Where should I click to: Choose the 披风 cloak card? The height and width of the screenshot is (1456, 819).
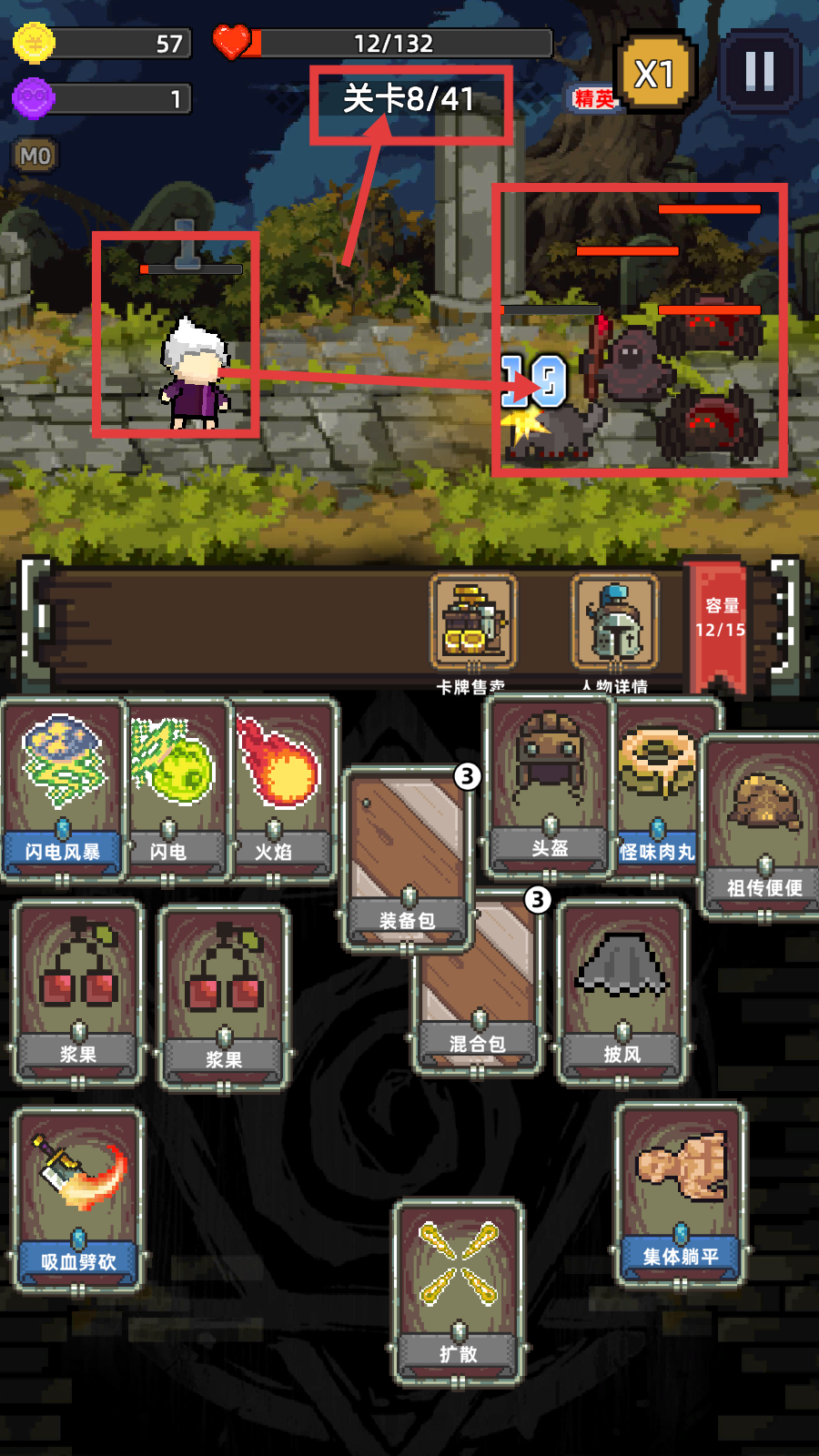(x=622, y=991)
